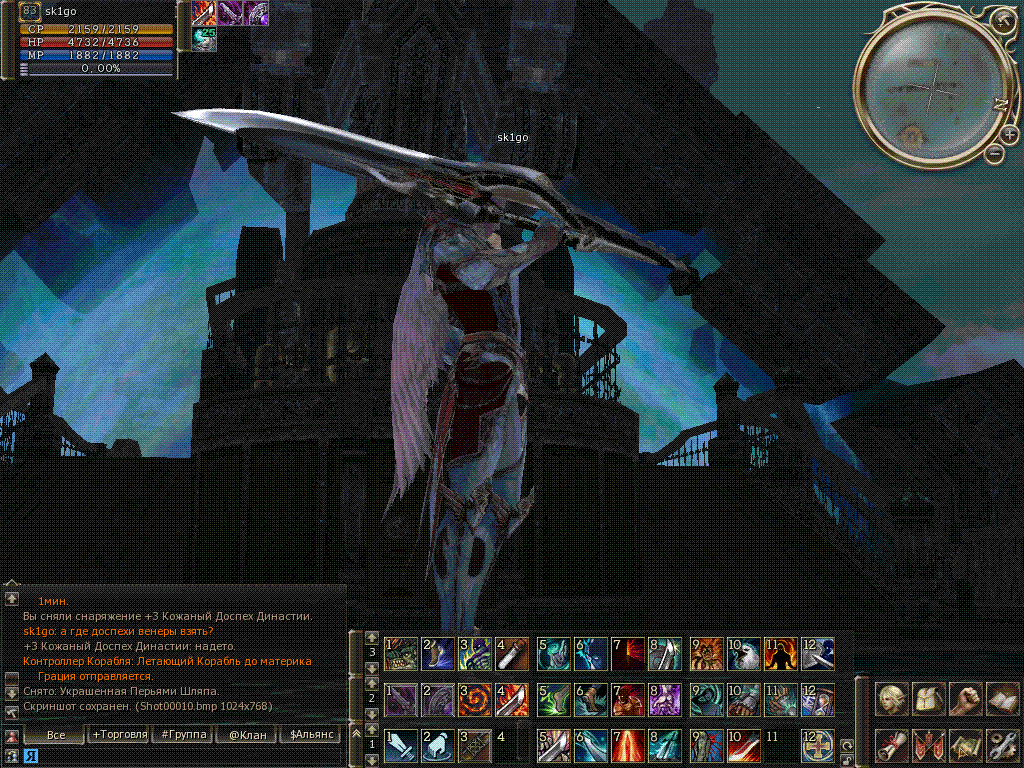Click the round compass minimap
Image resolution: width=1024 pixels, height=768 pixels.
930,92
